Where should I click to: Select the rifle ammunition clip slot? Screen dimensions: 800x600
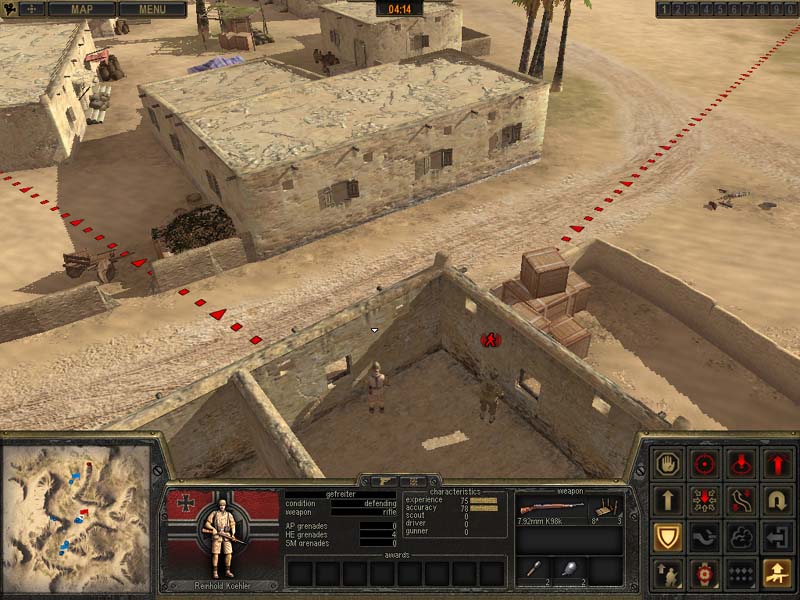pyautogui.click(x=608, y=509)
